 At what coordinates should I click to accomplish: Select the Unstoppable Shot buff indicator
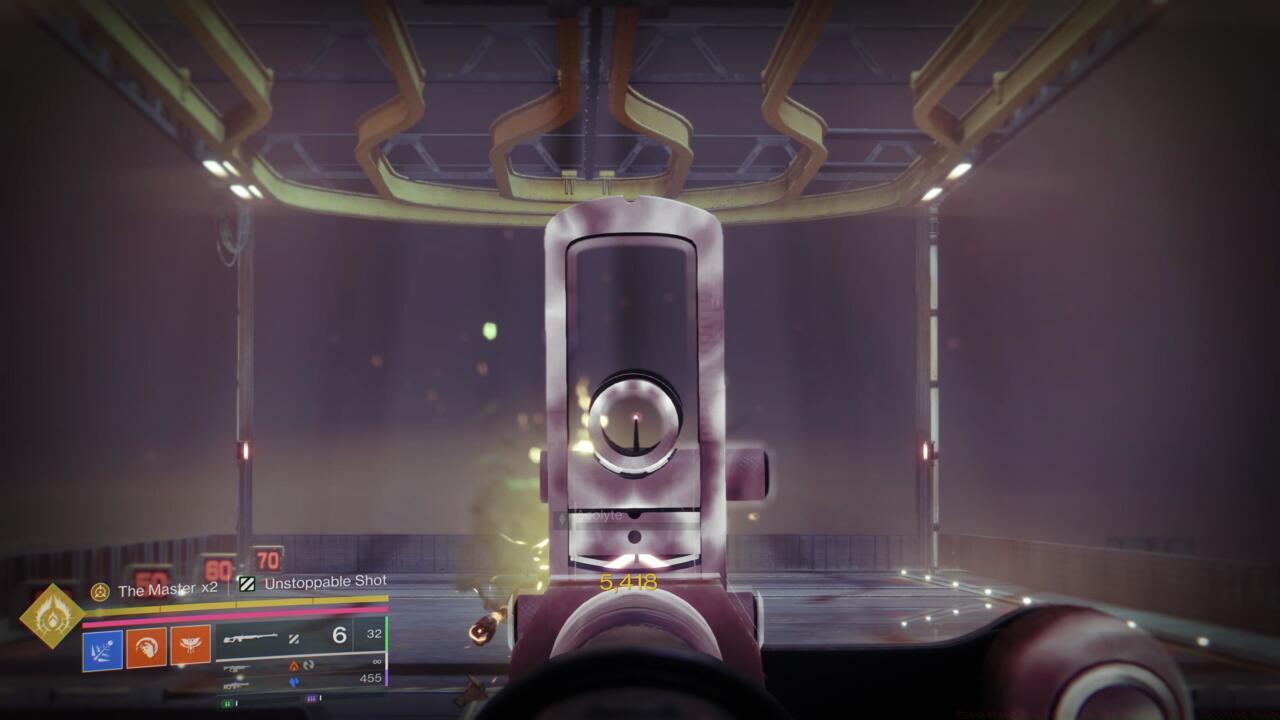click(x=247, y=583)
